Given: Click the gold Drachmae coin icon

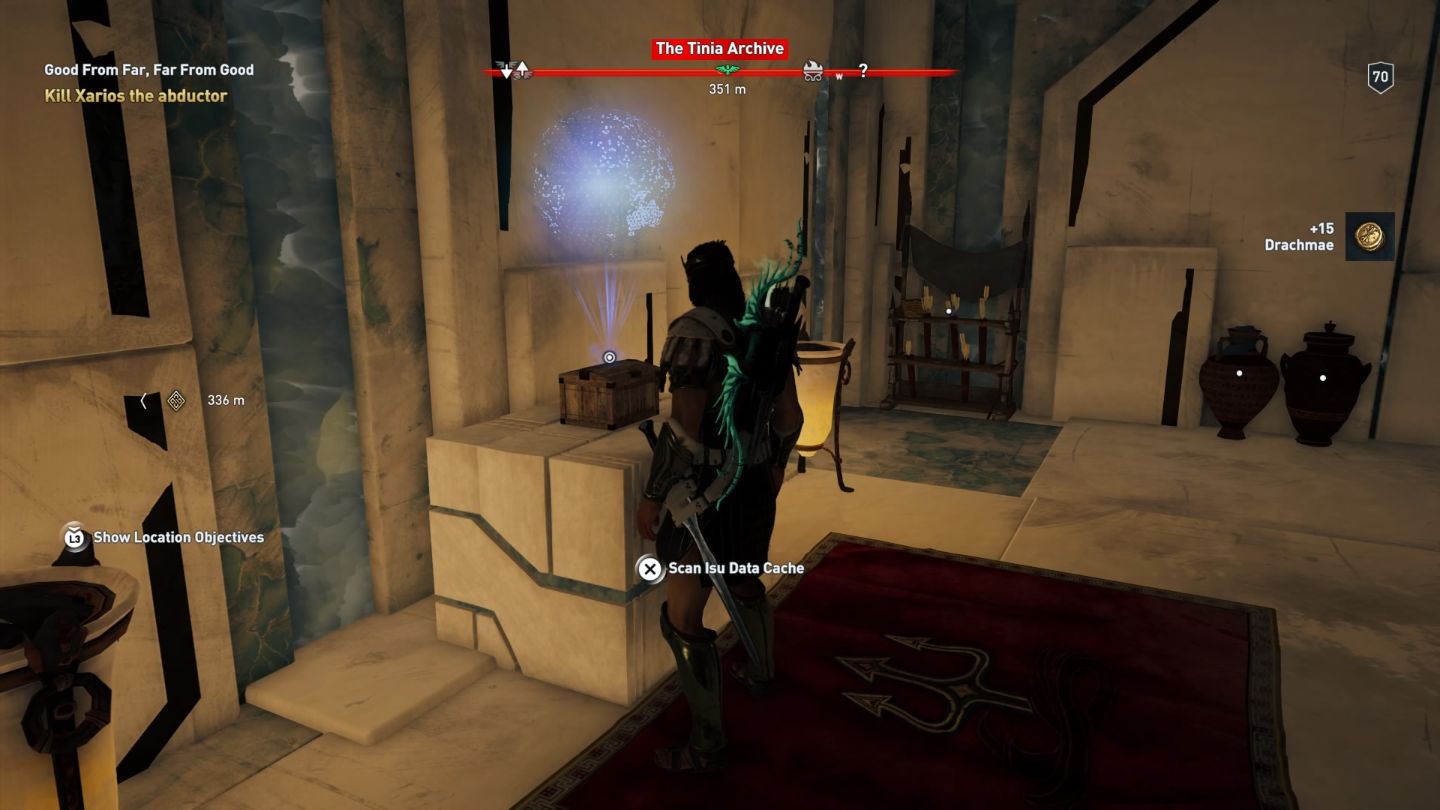Looking at the screenshot, I should pos(1369,236).
